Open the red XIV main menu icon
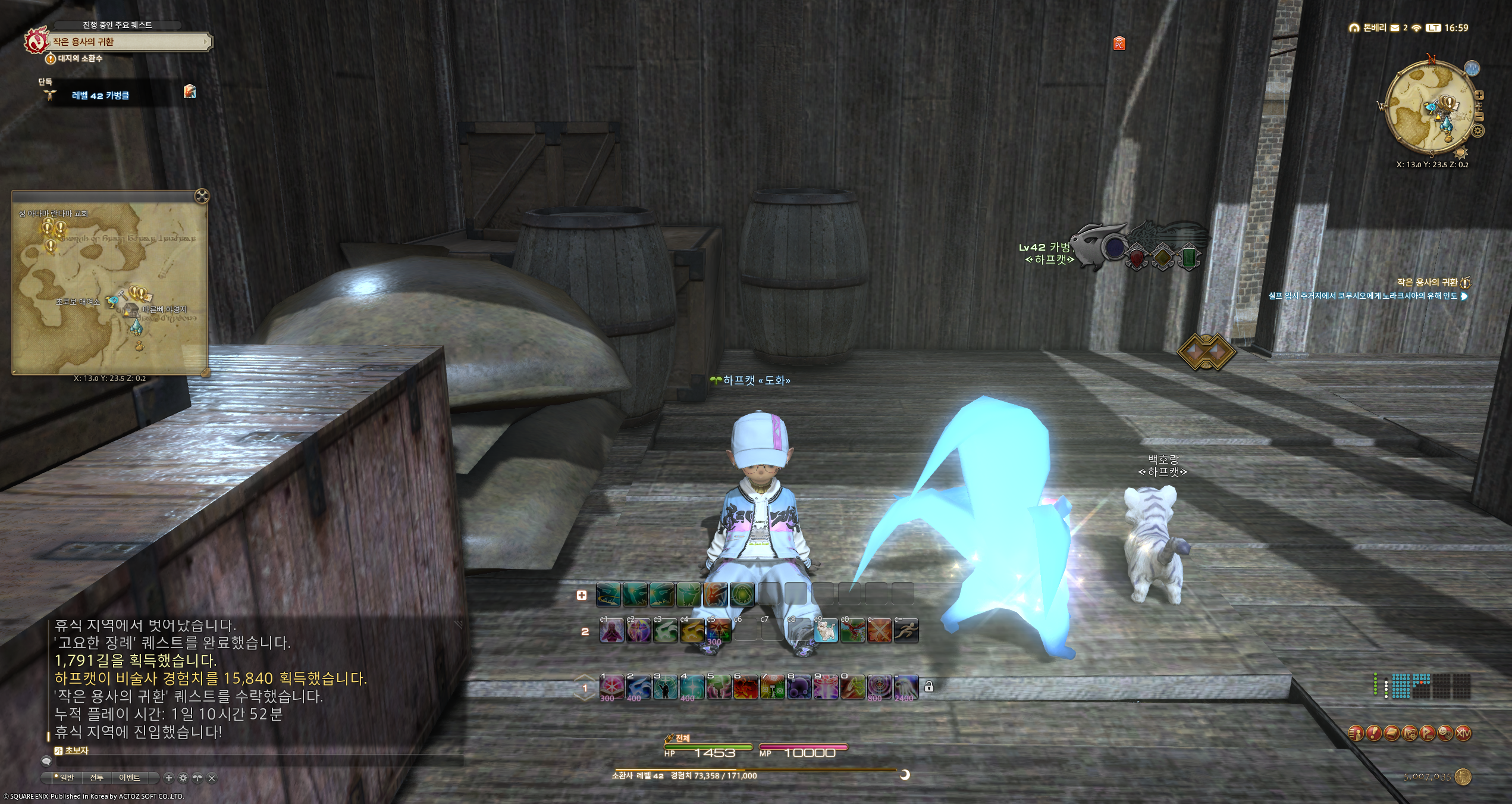 pos(1463,733)
